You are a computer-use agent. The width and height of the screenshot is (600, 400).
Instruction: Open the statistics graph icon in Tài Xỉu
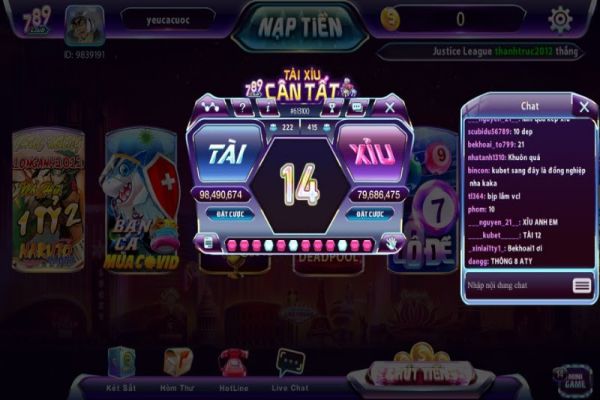pyautogui.click(x=210, y=106)
